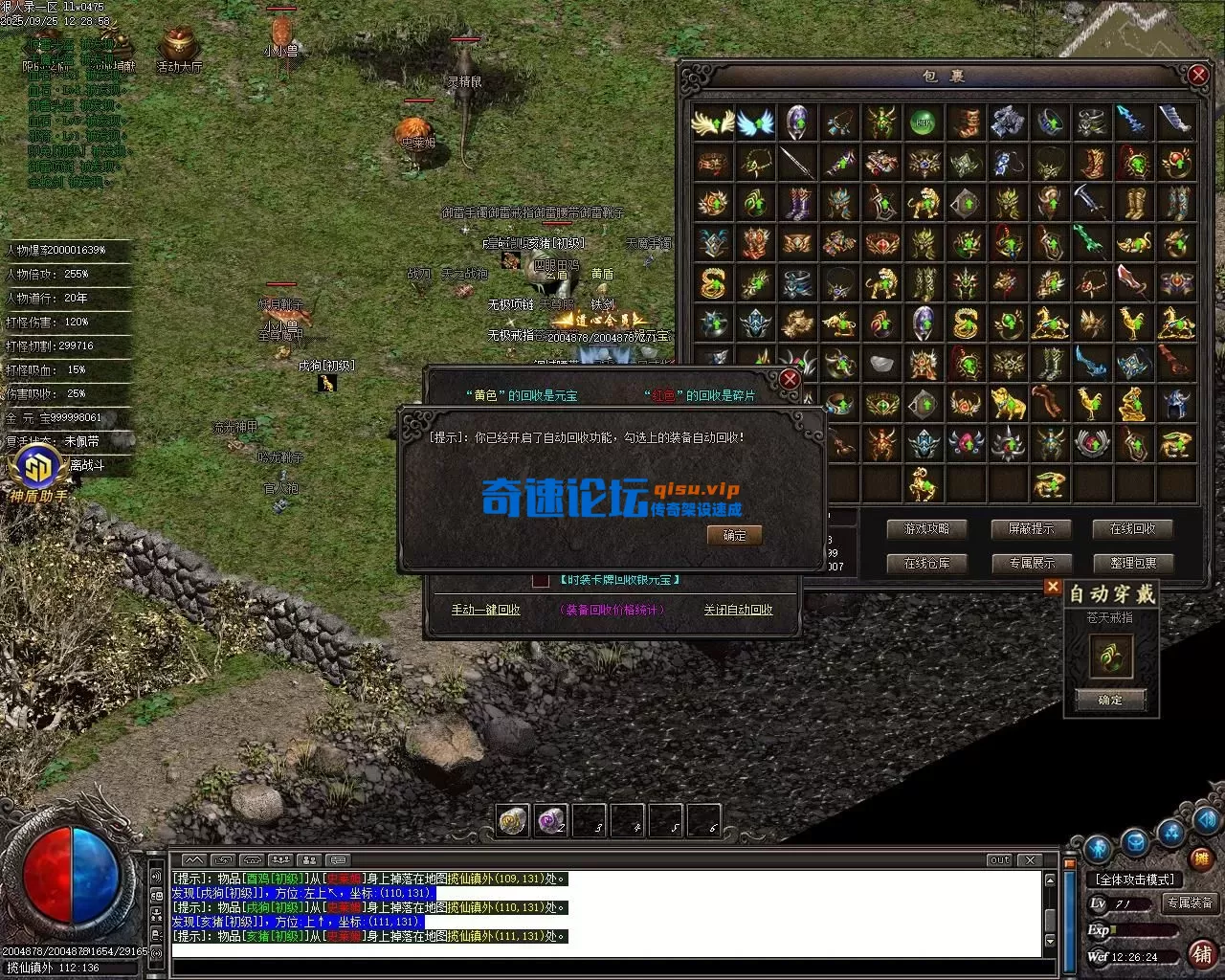The image size is (1225, 980).
Task: Sort the bag with 整理包裹
Action: click(1132, 563)
